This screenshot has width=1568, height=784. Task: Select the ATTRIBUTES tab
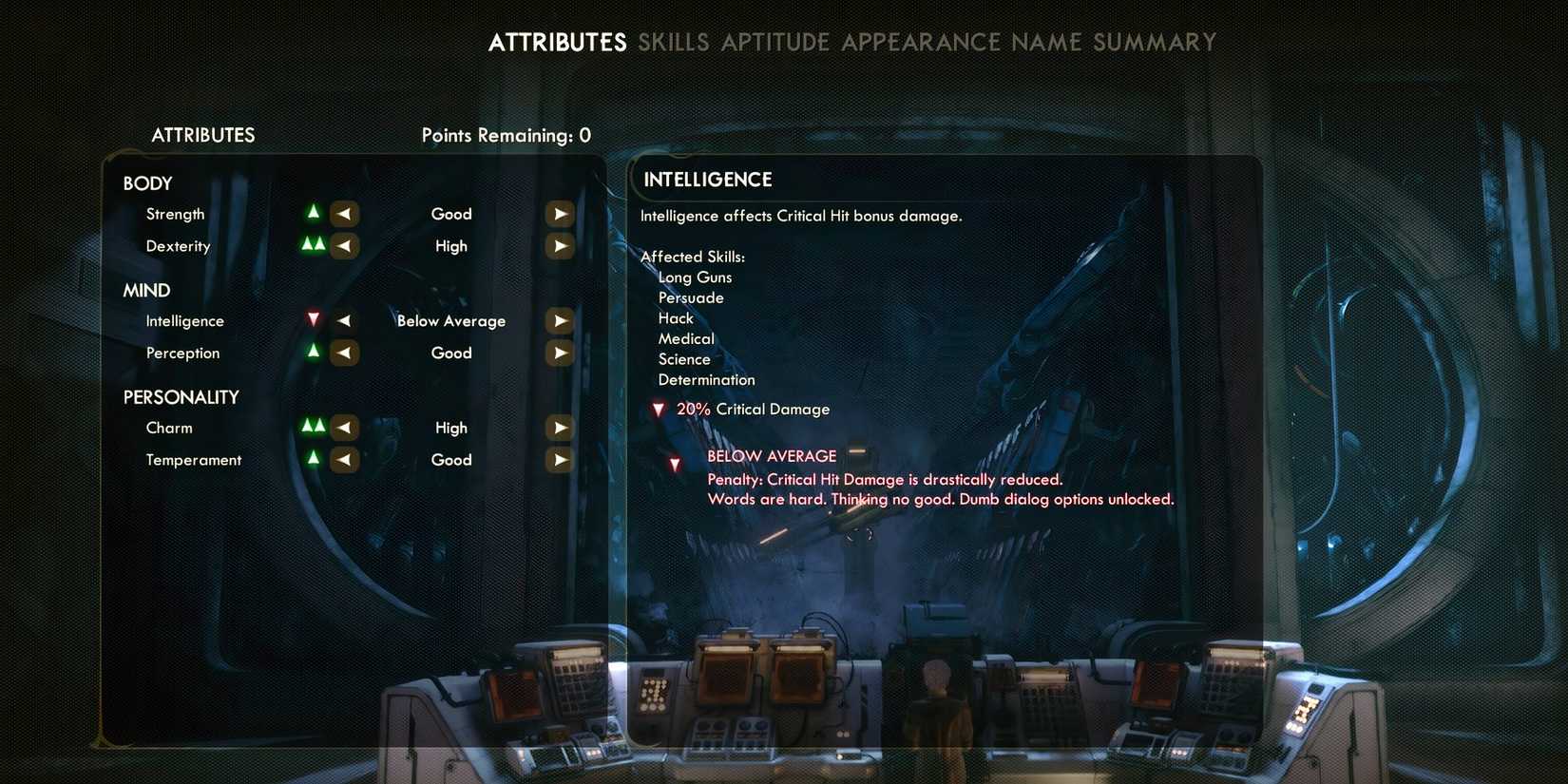(x=557, y=42)
